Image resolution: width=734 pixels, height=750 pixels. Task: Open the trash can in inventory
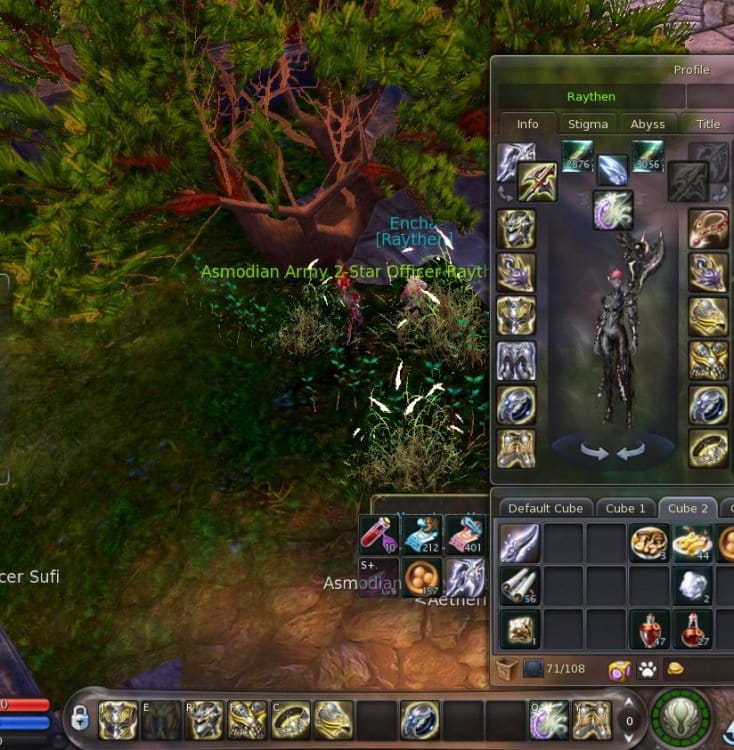tap(506, 669)
